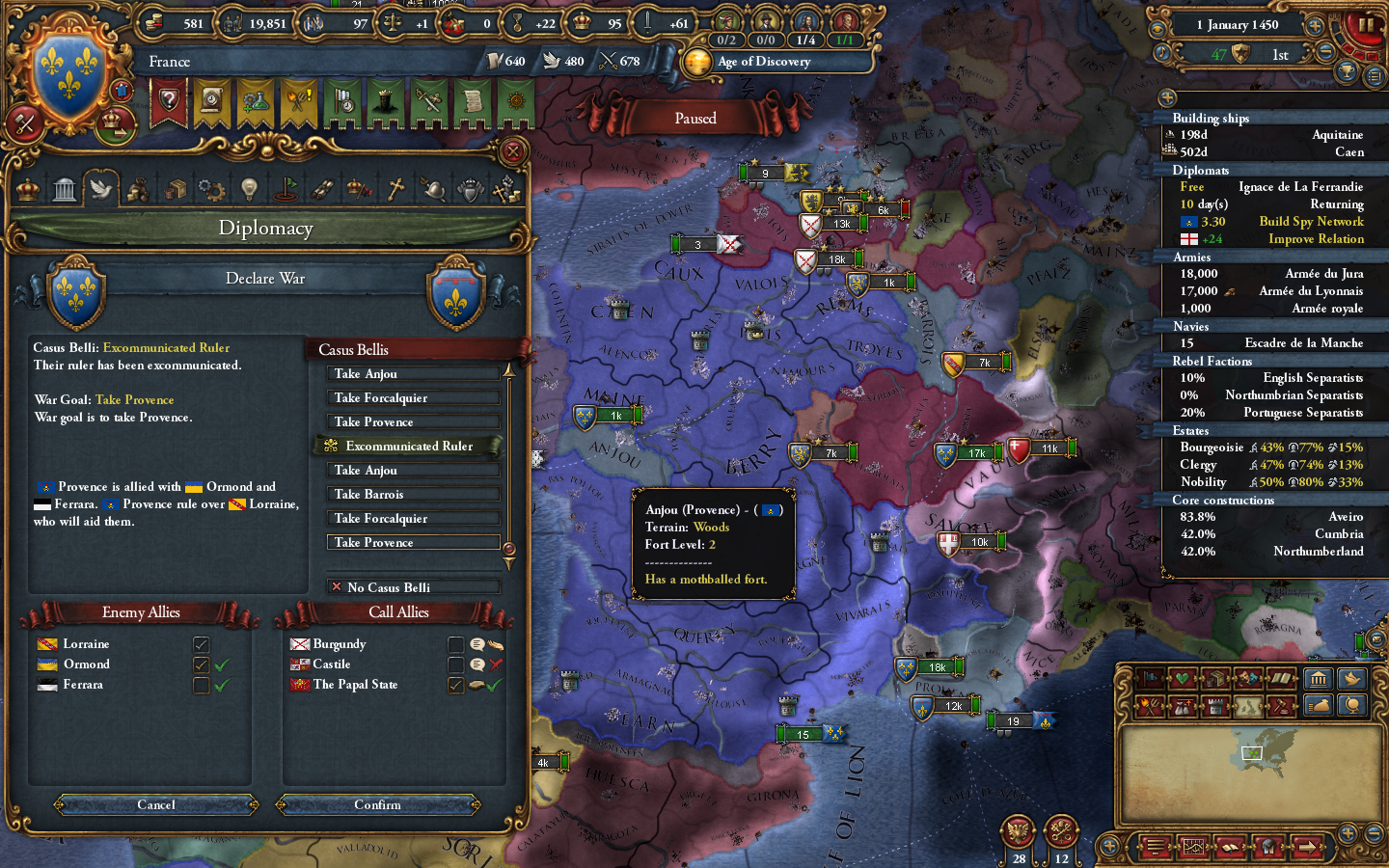
Task: Cancel the Declare War window
Action: 155,805
